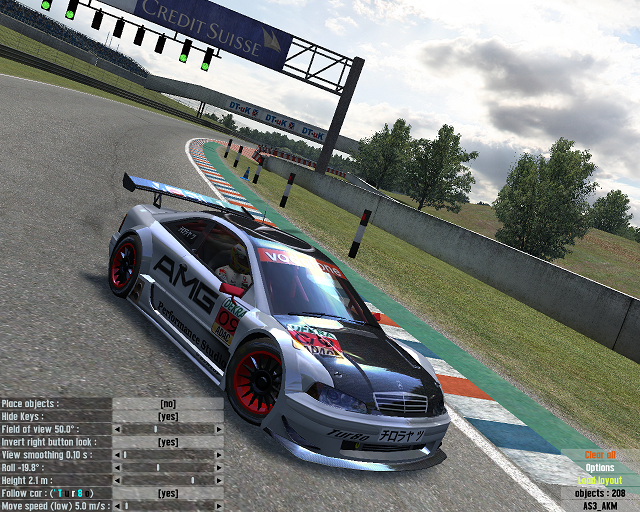Image resolution: width=640 pixels, height=512 pixels.
Task: Click the Height slider
Action: [x=168, y=481]
